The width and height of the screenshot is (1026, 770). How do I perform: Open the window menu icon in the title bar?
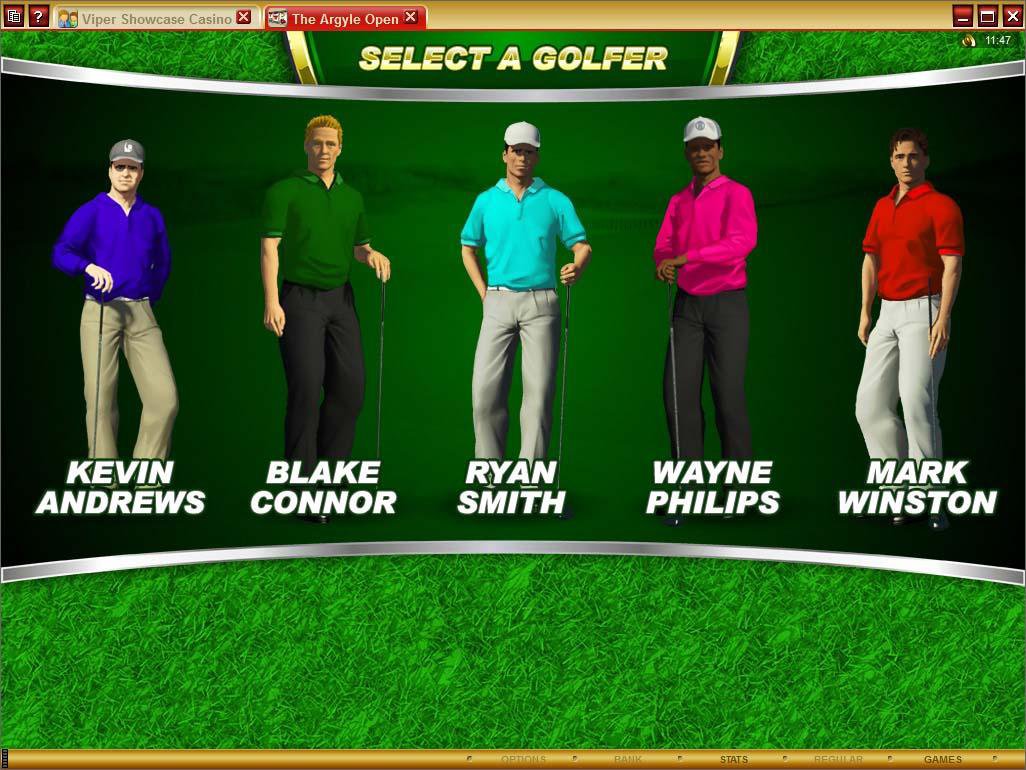(x=14, y=16)
